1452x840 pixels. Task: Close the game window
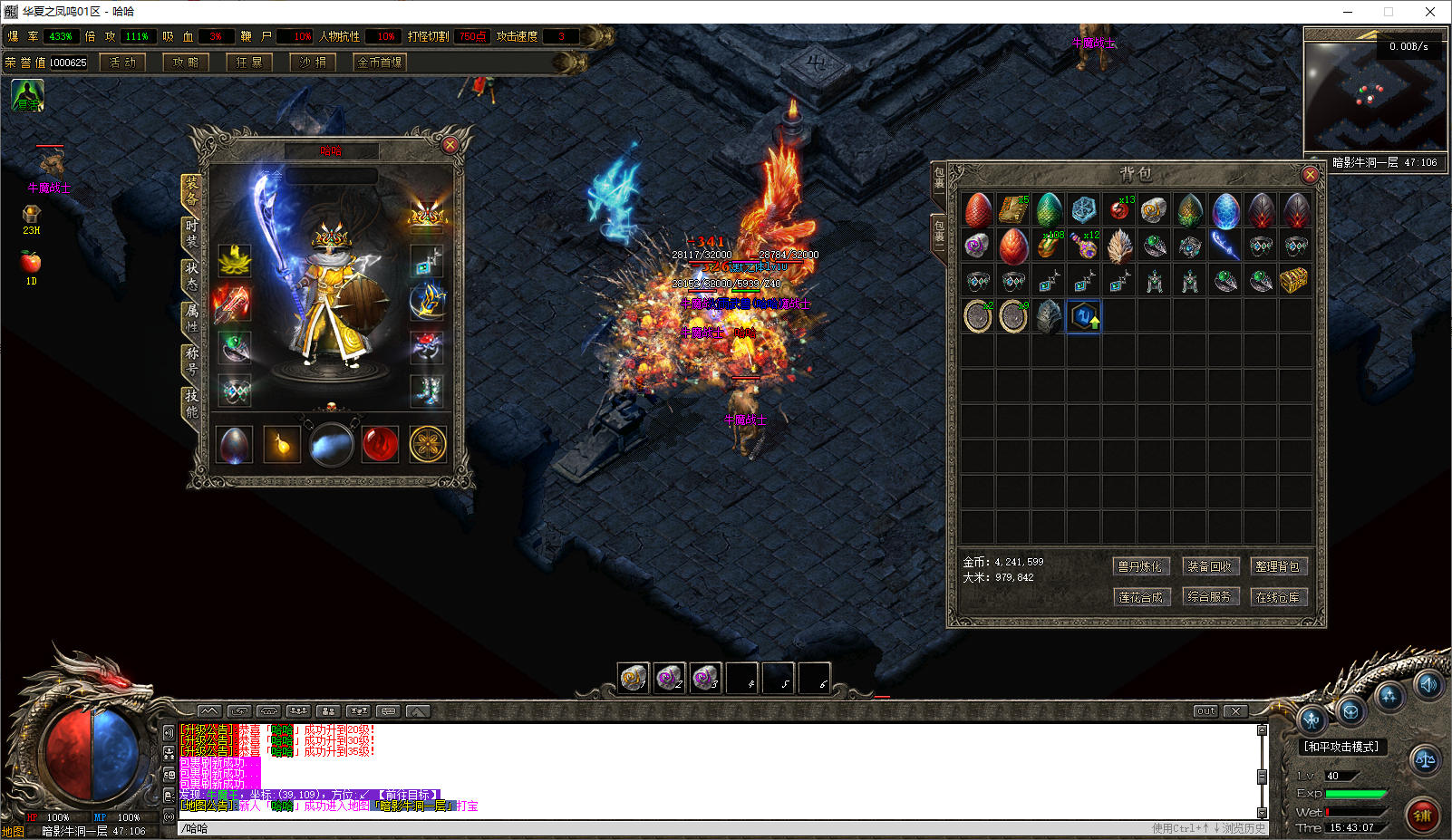1430,12
